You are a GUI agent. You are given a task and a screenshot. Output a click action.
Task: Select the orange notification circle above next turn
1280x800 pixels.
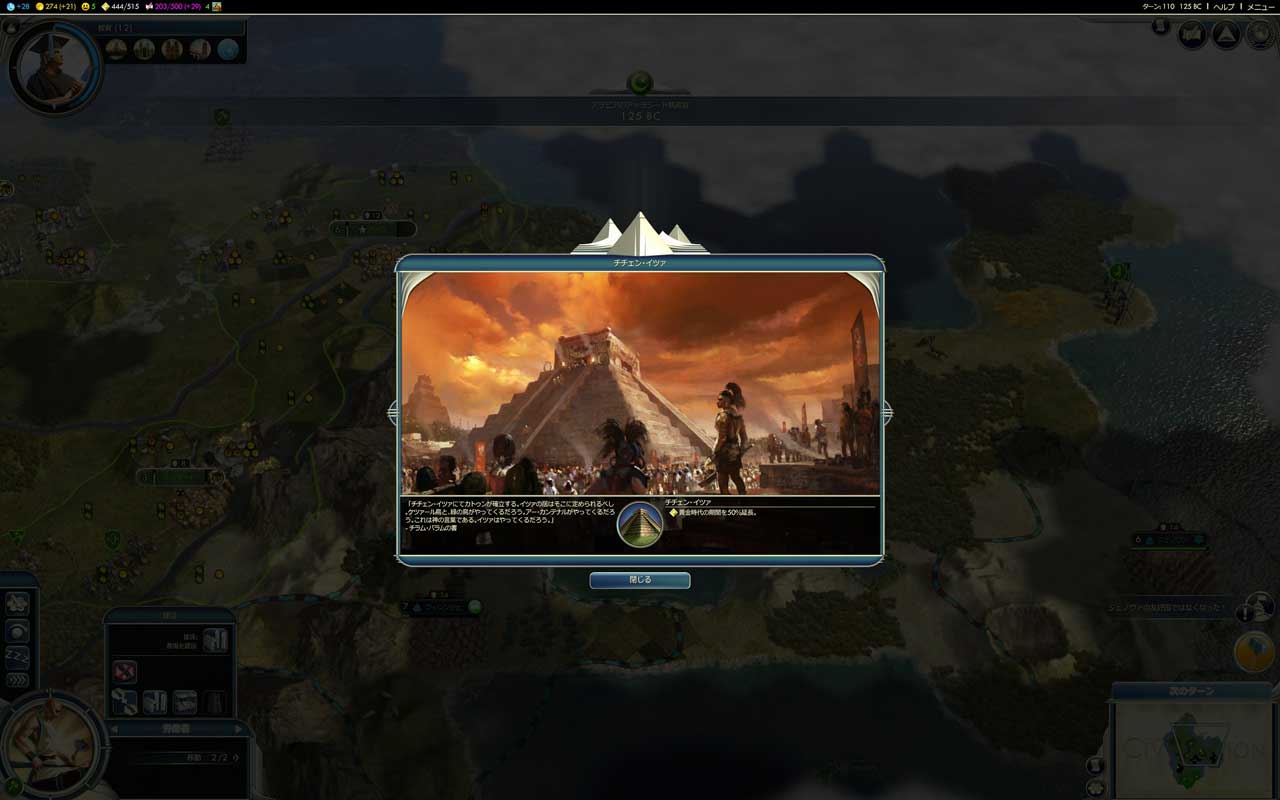1254,652
